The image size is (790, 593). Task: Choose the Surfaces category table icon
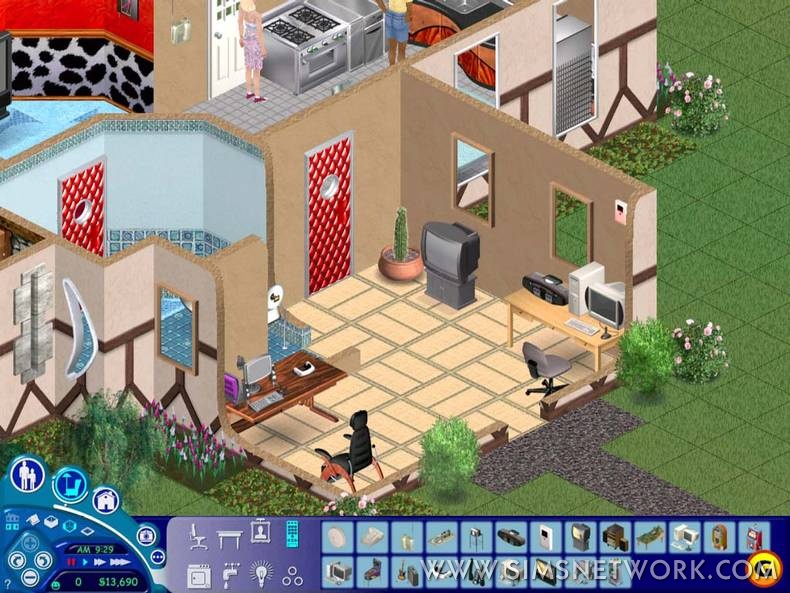tap(230, 537)
